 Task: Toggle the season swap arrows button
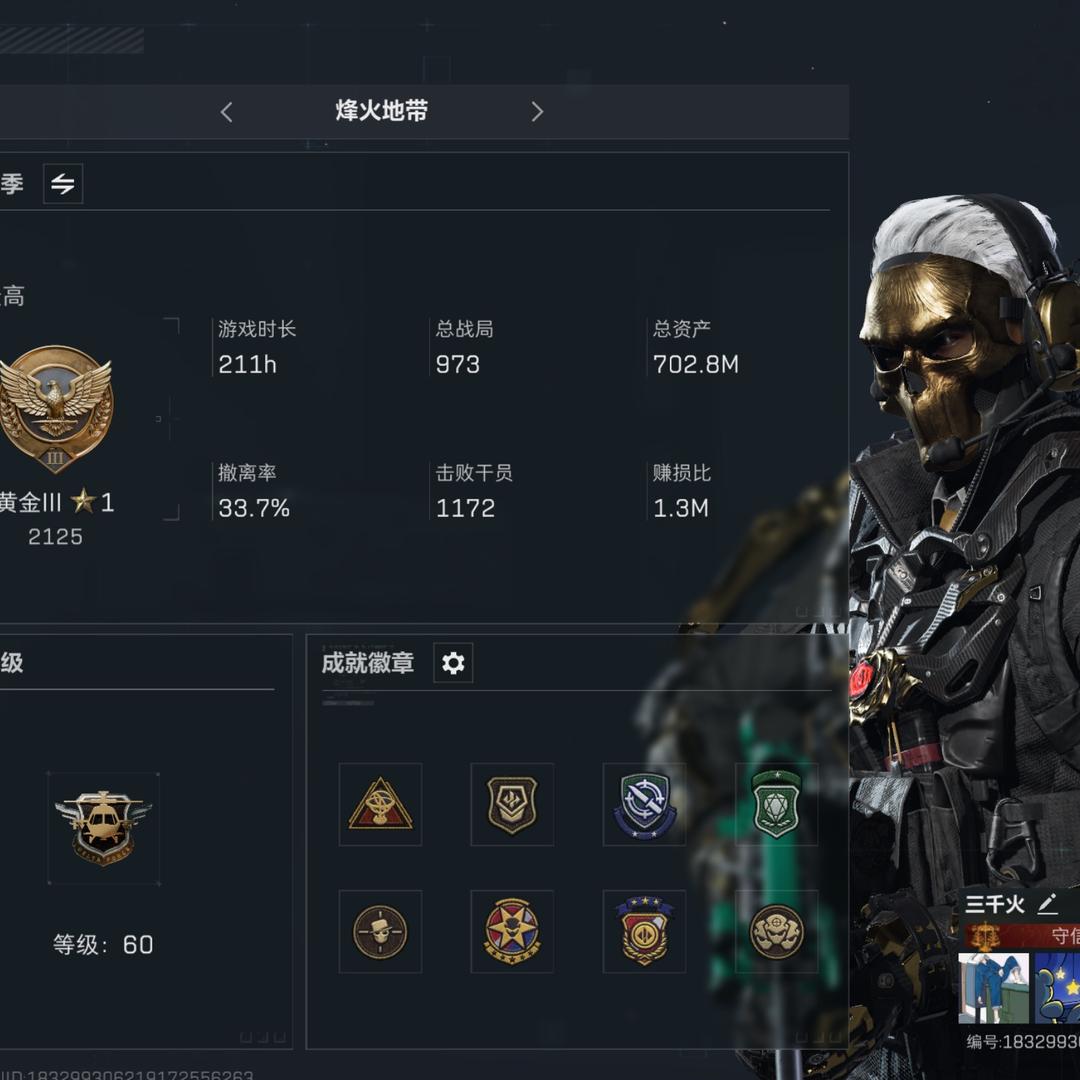[x=63, y=184]
